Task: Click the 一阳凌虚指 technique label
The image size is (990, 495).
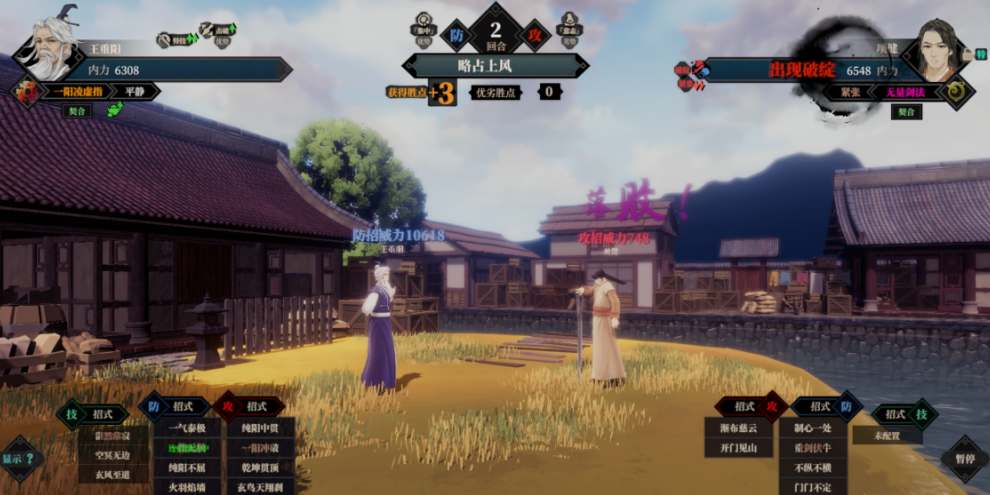Action: (69, 91)
